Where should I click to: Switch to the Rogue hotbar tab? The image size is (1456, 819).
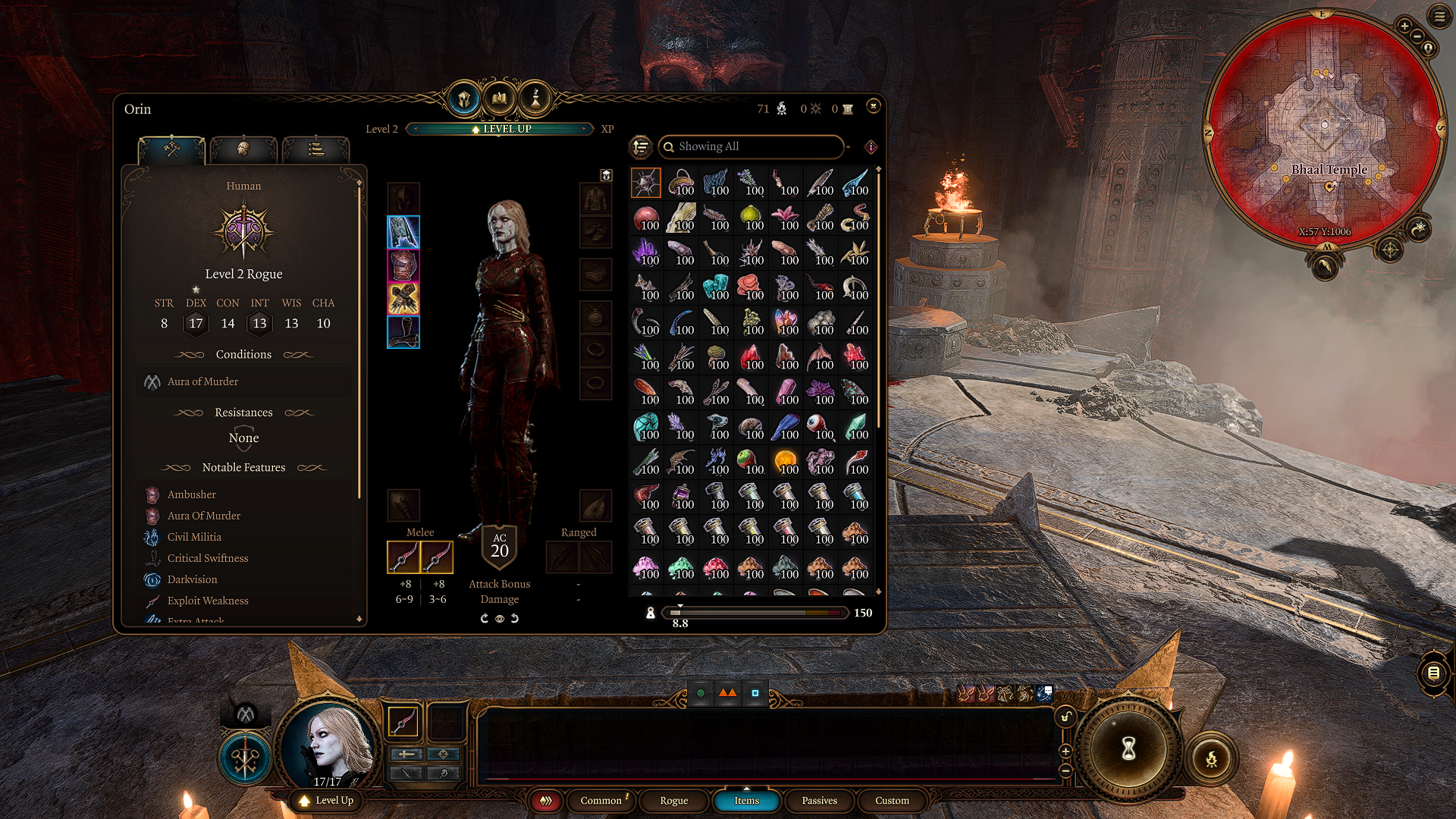point(673,801)
